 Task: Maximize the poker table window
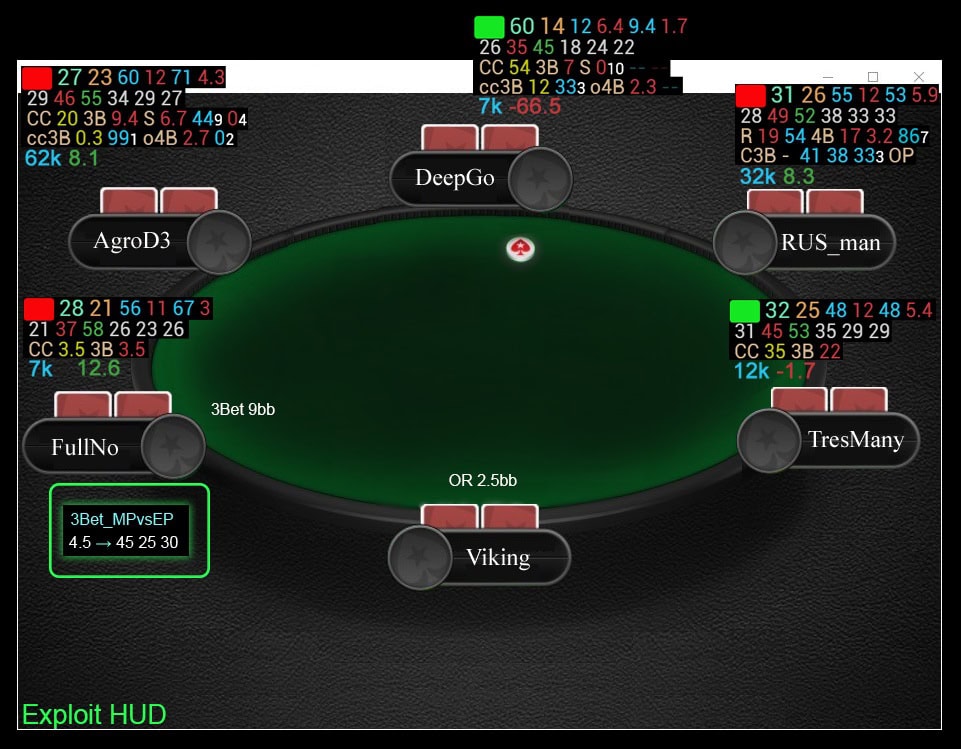point(872,77)
